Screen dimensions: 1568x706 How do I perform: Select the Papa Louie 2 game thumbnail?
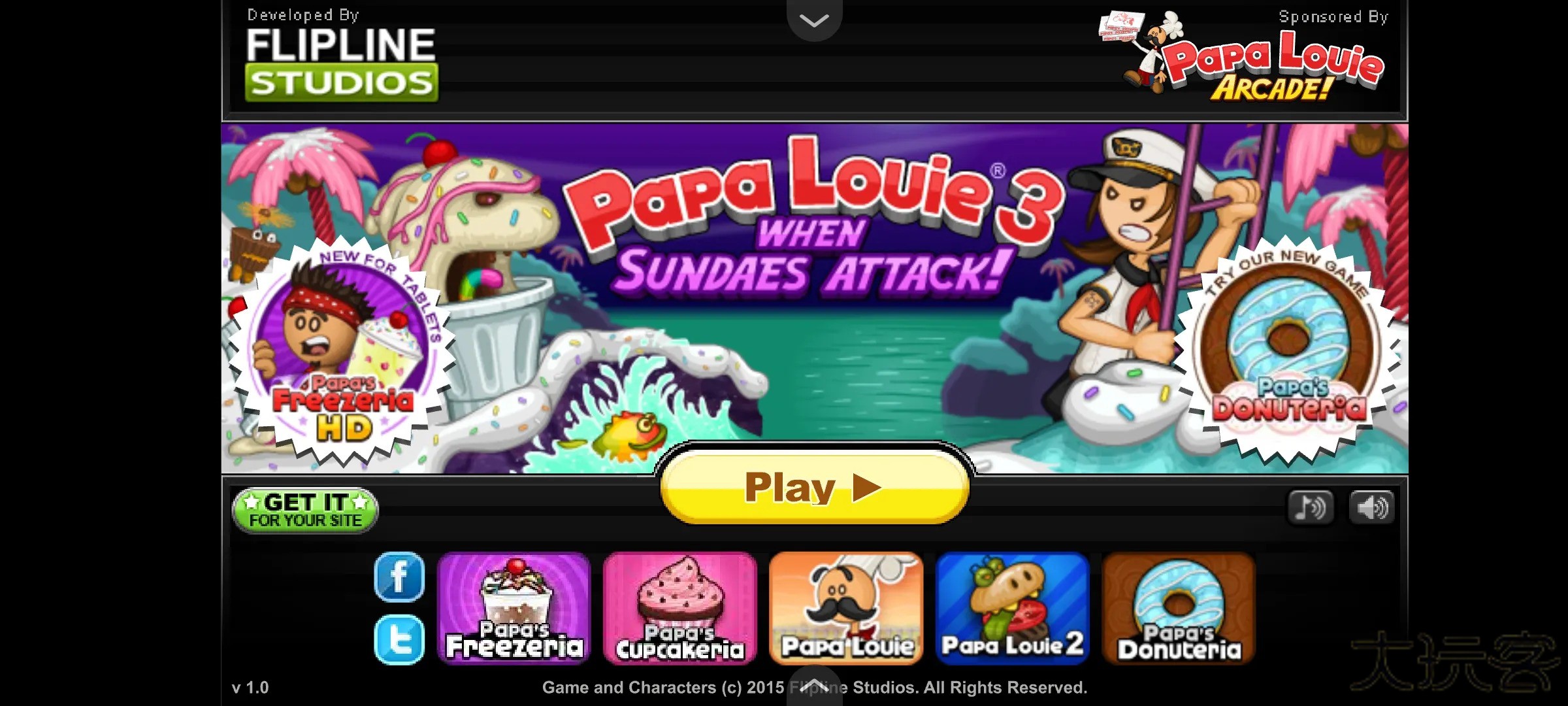(x=1013, y=608)
